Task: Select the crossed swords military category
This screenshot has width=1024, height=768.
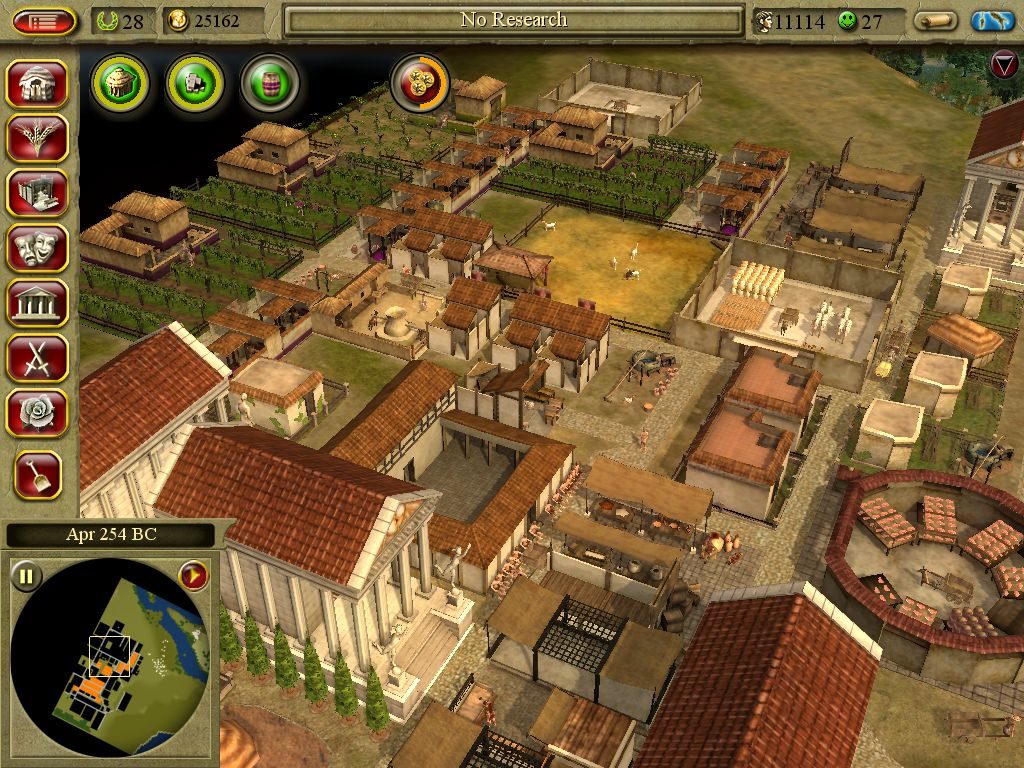Action: (39, 356)
